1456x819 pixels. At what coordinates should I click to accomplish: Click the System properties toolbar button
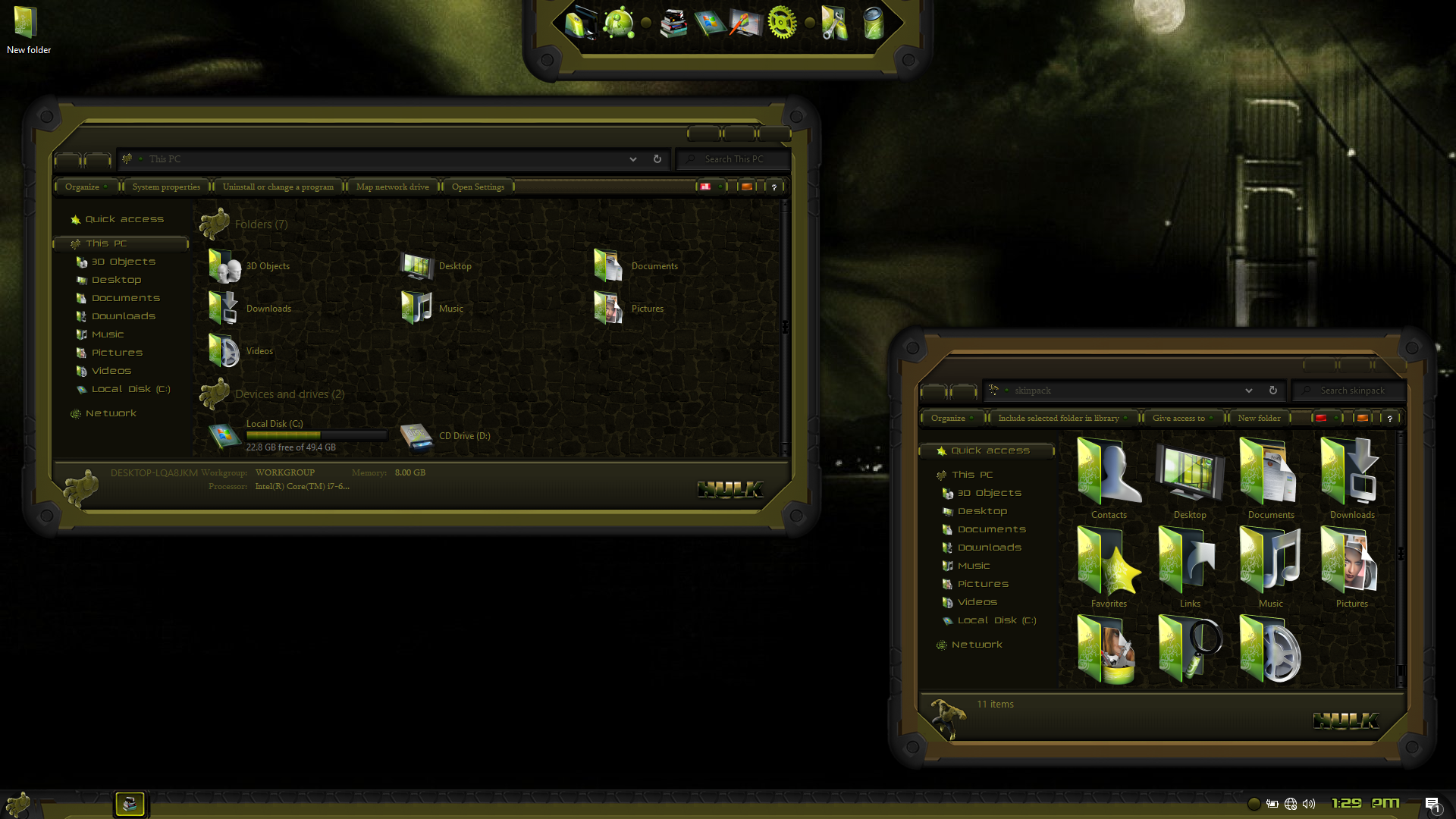(166, 187)
